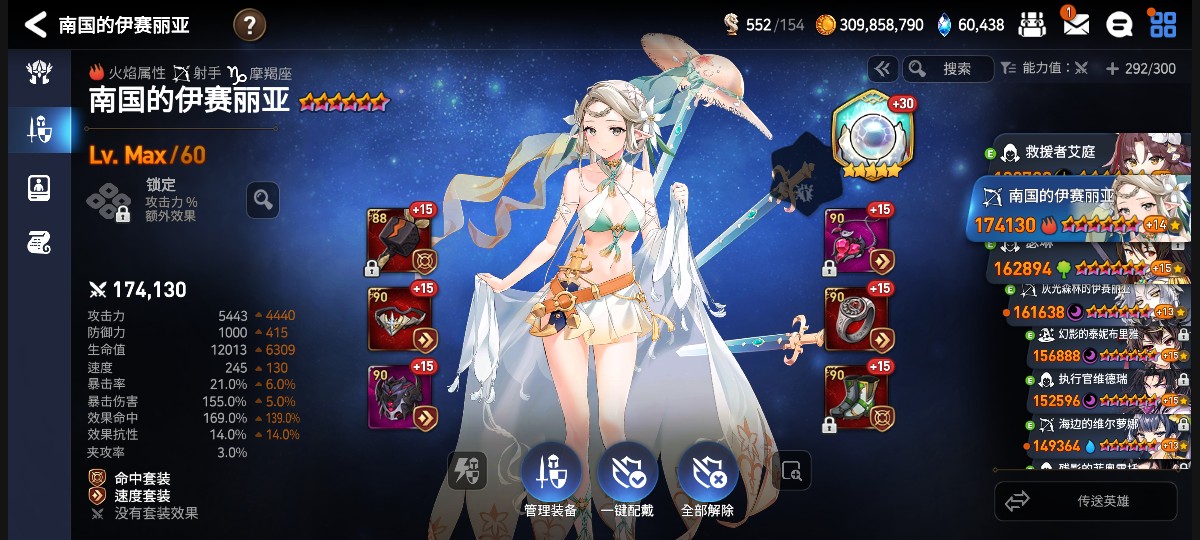Select the equipped helmet slot

[401, 320]
